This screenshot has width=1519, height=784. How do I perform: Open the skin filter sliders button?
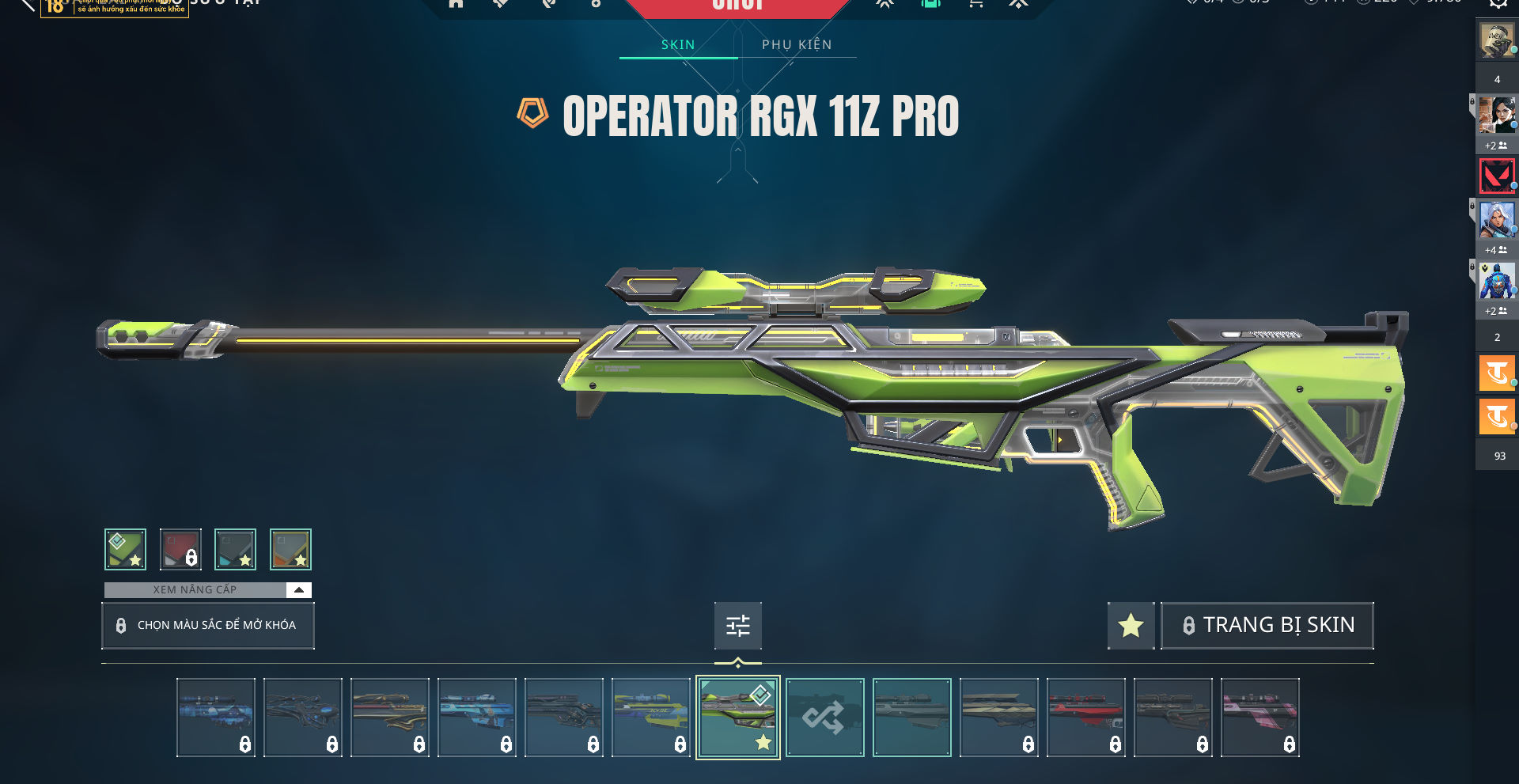click(737, 626)
